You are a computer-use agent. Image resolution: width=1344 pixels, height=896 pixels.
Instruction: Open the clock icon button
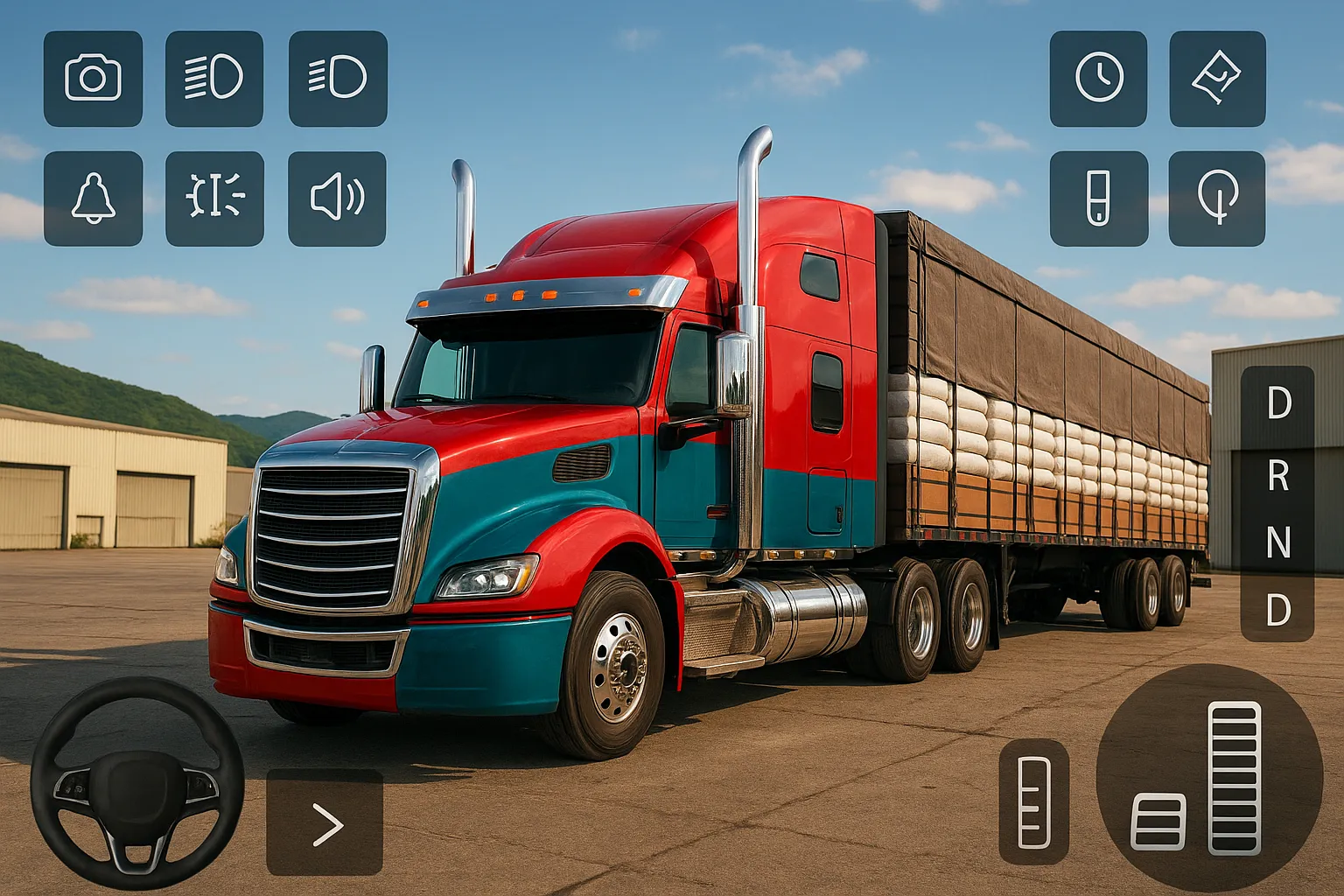[1098, 79]
